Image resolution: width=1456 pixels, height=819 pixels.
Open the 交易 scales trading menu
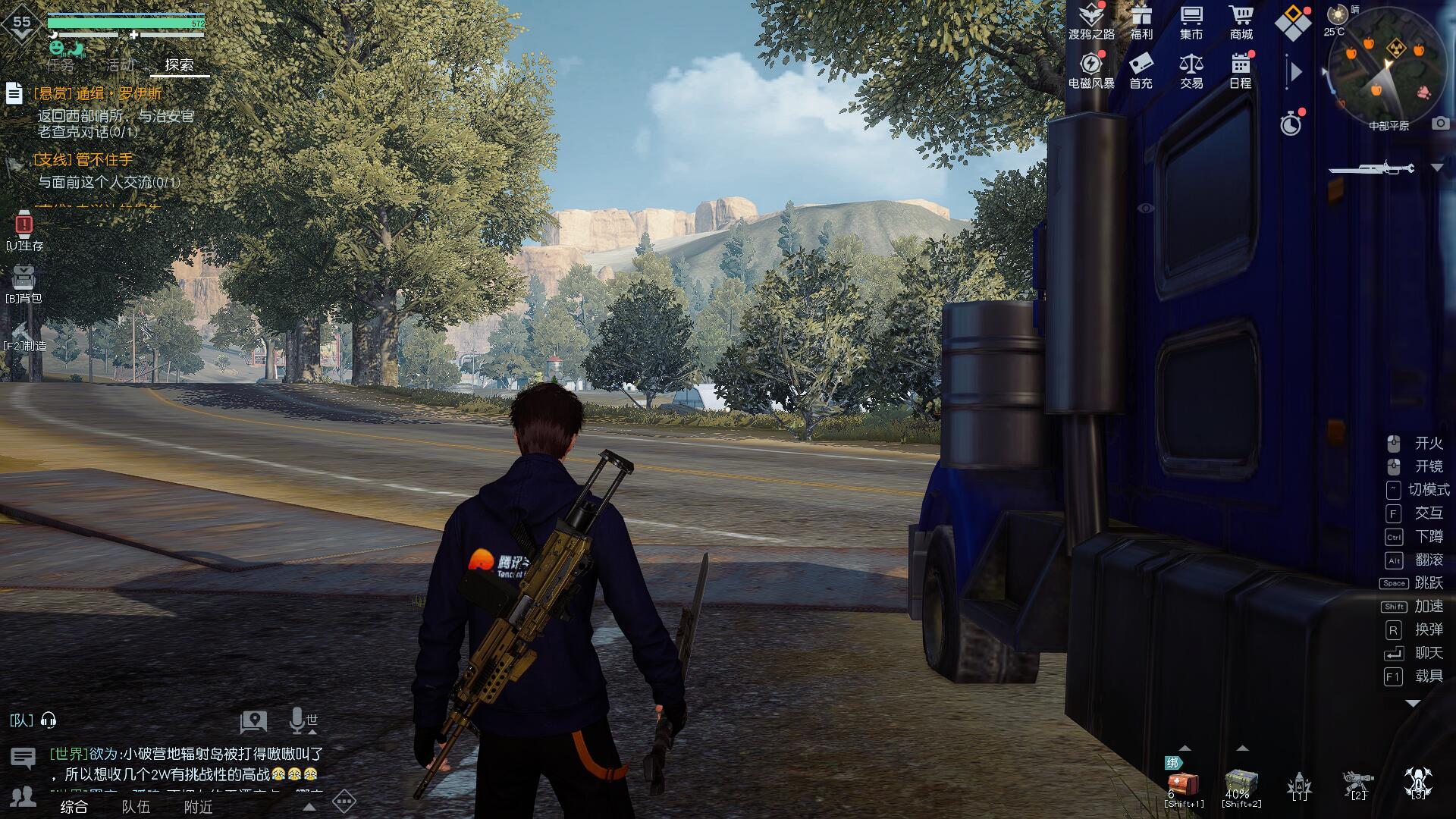click(x=1191, y=70)
